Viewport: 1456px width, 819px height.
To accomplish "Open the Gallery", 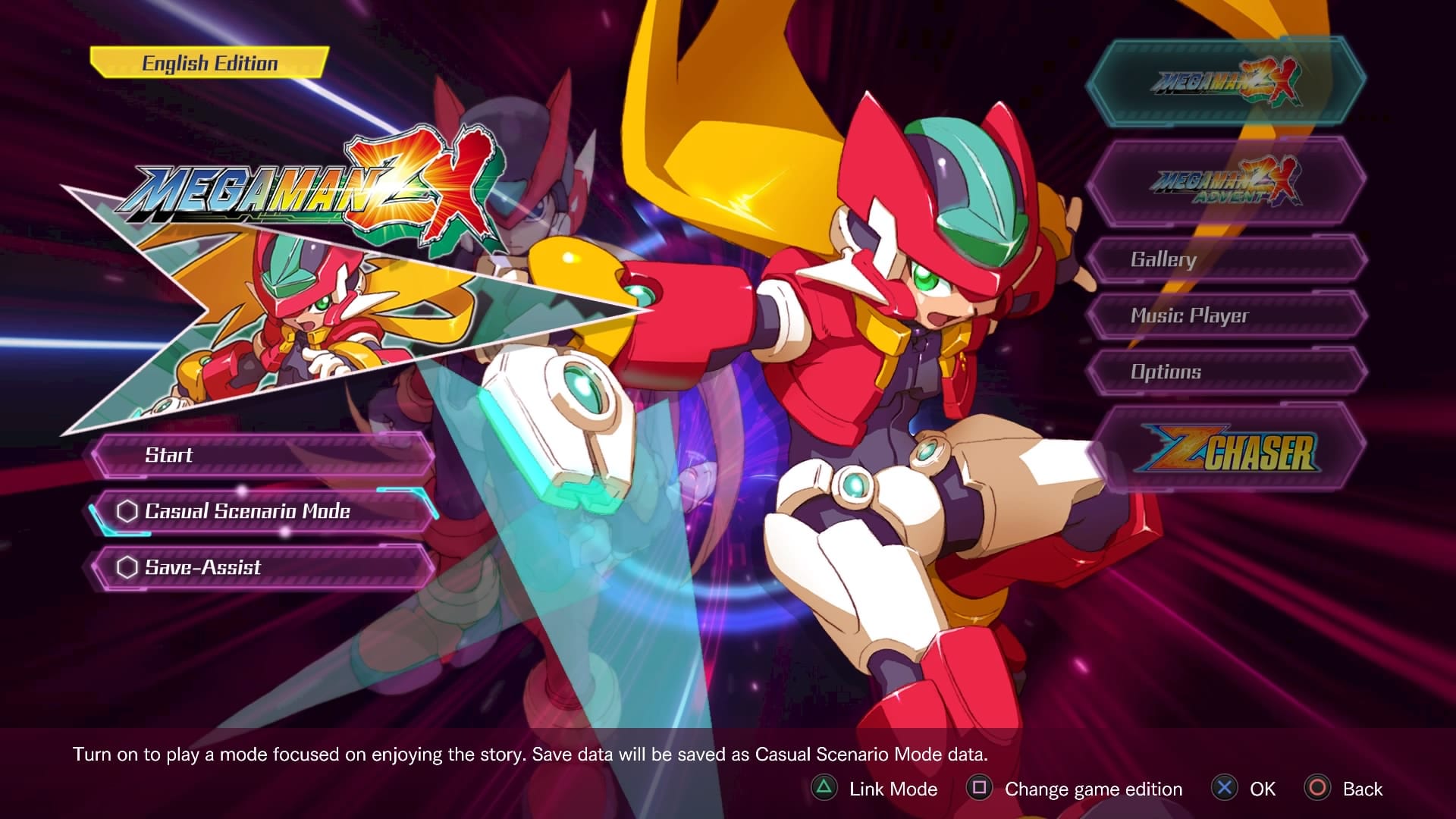I will tap(1225, 259).
